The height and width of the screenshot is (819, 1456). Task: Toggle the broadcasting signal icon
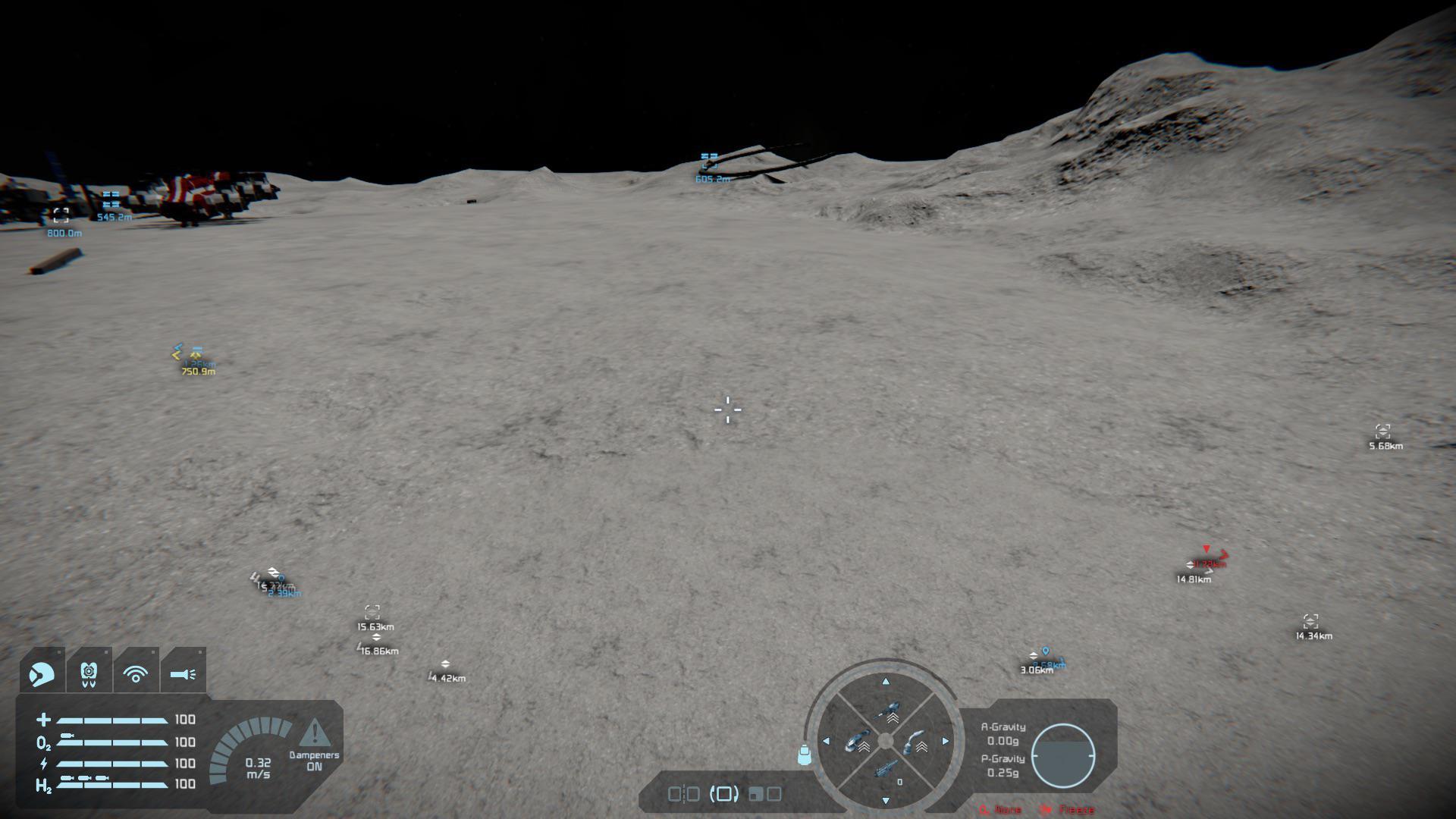[x=136, y=673]
